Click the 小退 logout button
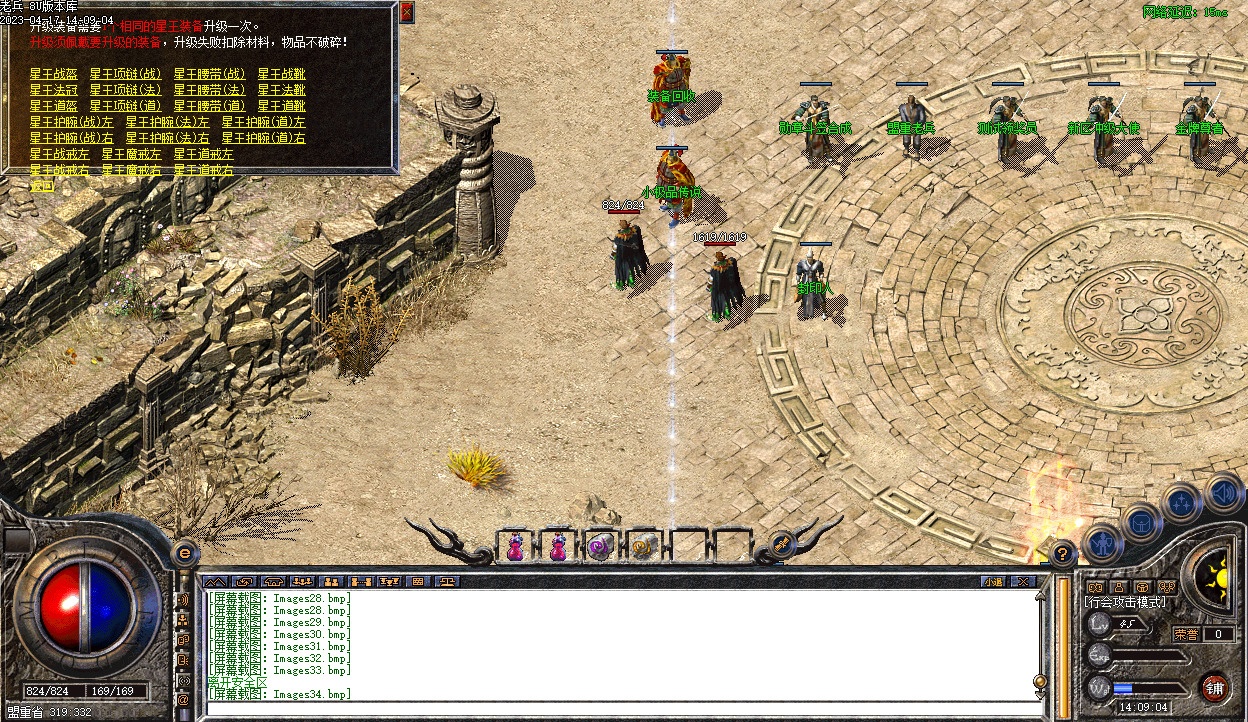Viewport: 1248px width, 722px height. (992, 581)
